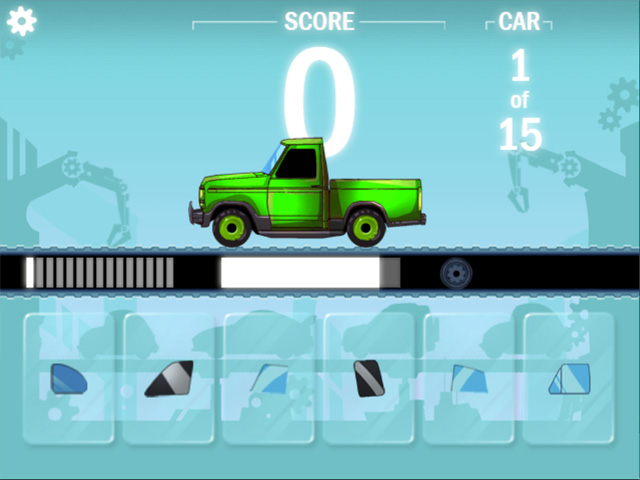Screen dimensions: 640x480
Task: Choose the wide black and silver window
Action: [168, 379]
